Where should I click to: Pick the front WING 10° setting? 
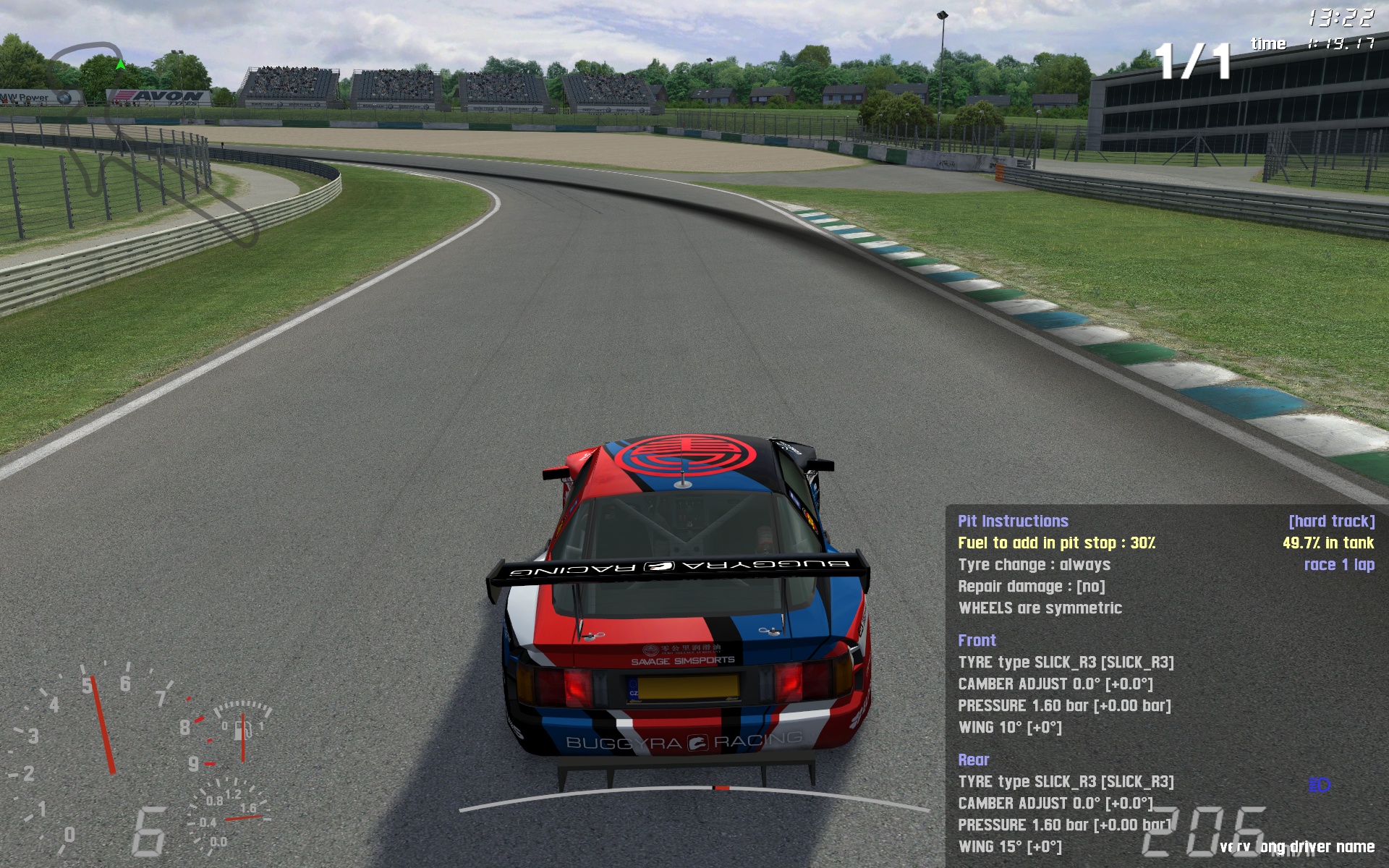(1010, 728)
